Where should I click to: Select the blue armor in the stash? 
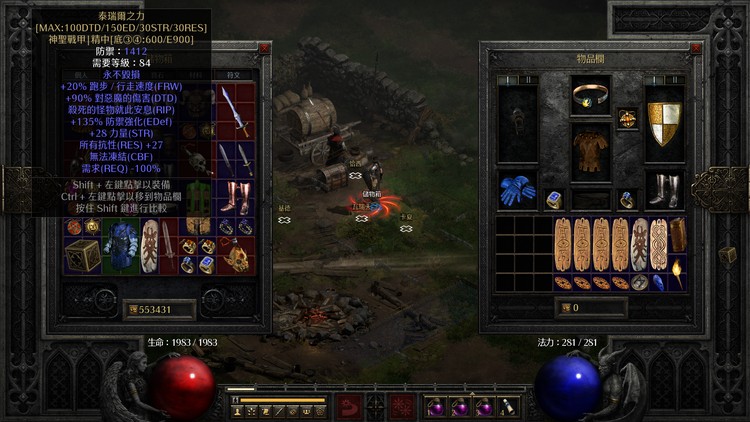pyautogui.click(x=124, y=245)
